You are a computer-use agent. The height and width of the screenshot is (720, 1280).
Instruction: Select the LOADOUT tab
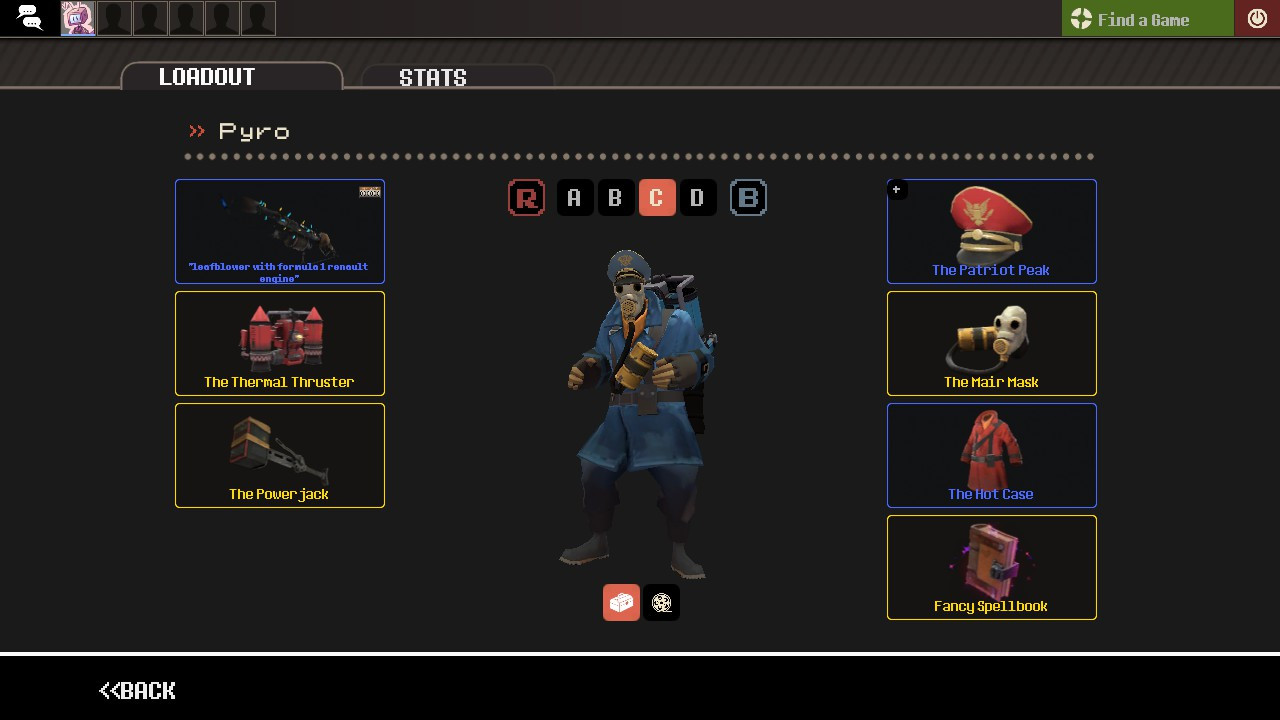click(x=206, y=76)
